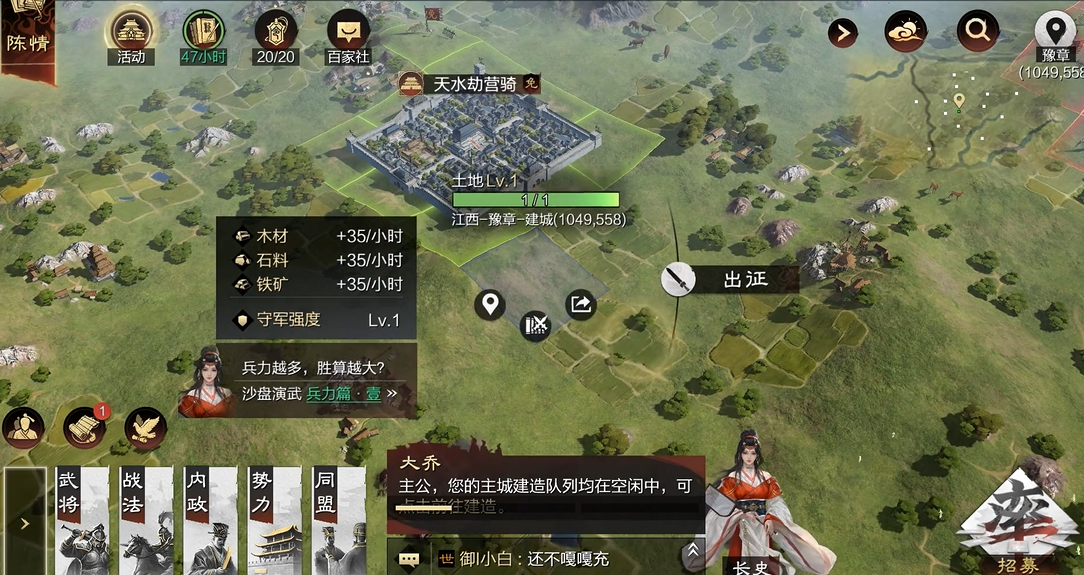Open the 豫章 location pin
1084x575 pixels.
1053,33
